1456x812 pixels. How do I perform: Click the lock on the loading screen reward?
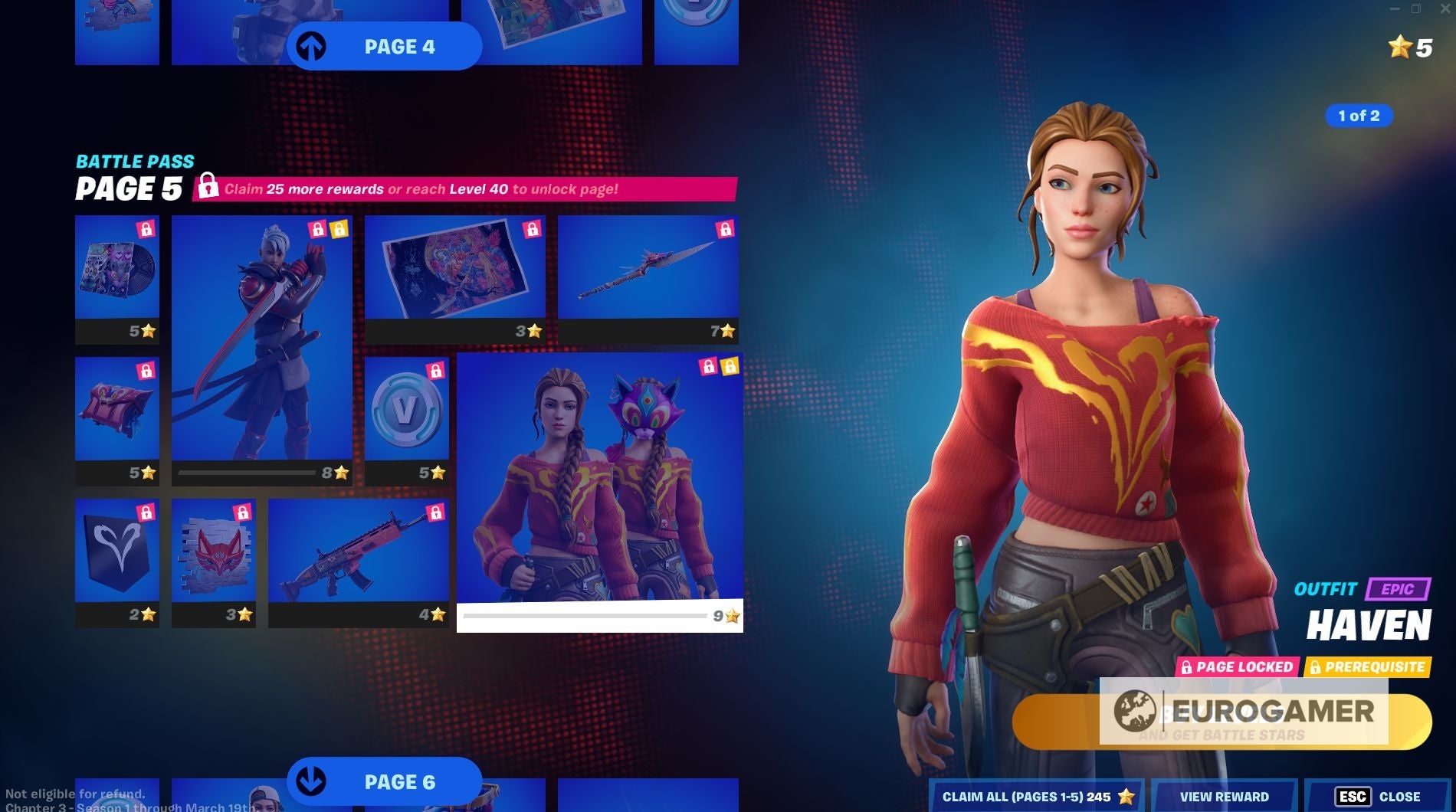[532, 228]
